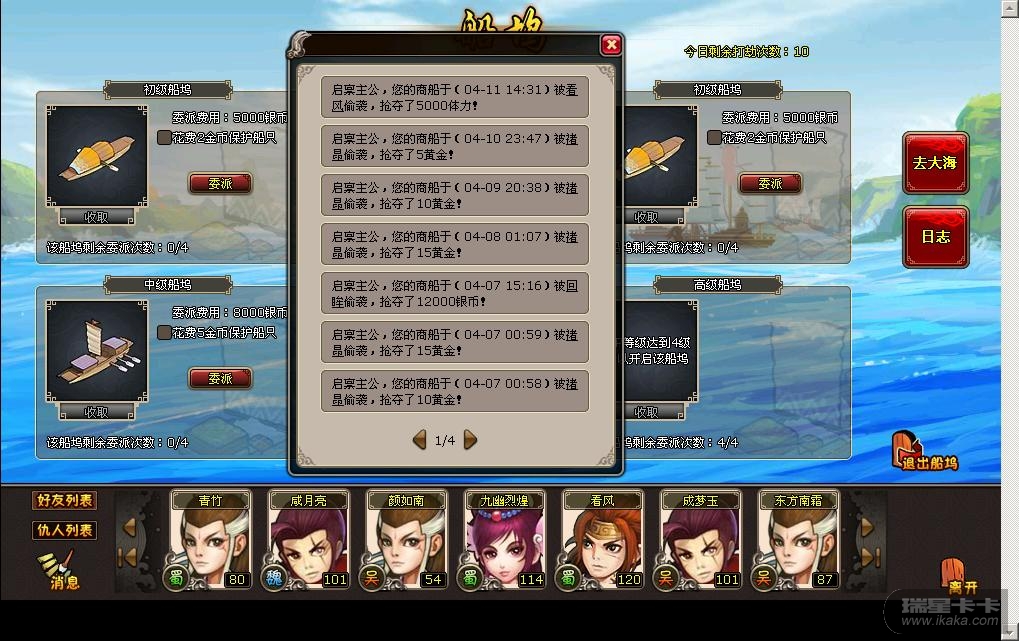Click 收取 under the 中级船坞 ship
Image resolution: width=1019 pixels, height=641 pixels.
(x=96, y=412)
